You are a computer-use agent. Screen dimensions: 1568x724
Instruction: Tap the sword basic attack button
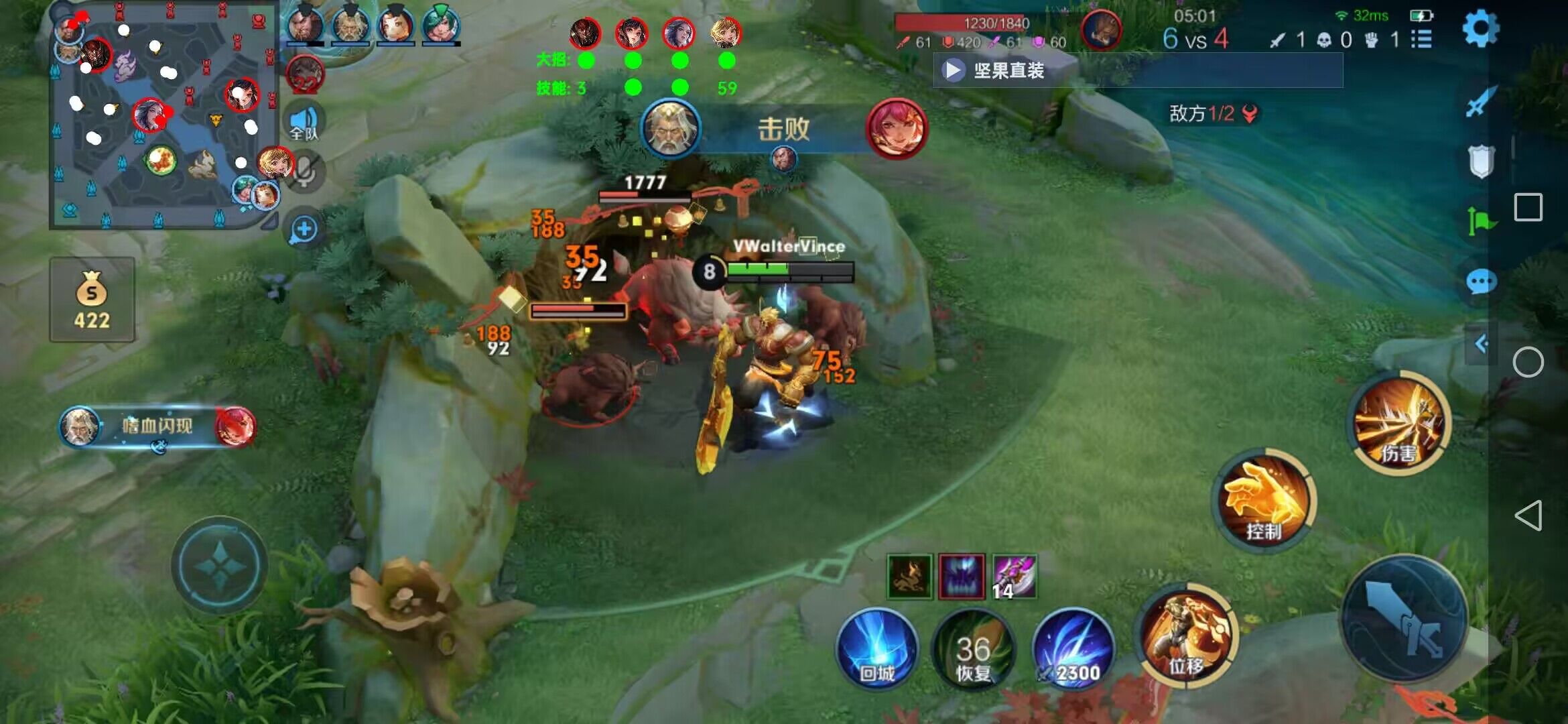click(1404, 618)
